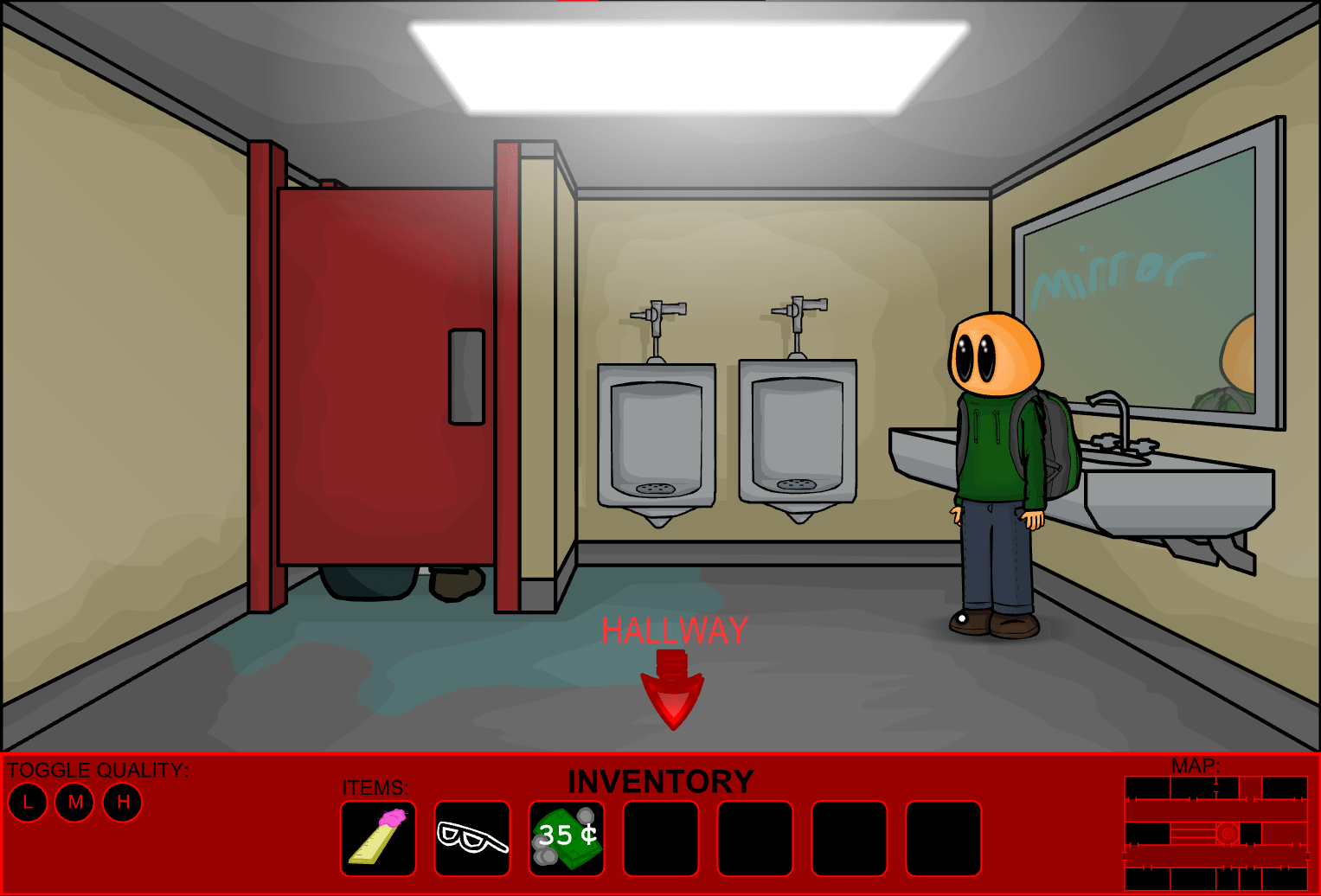Set graphics quality to M

pos(74,802)
